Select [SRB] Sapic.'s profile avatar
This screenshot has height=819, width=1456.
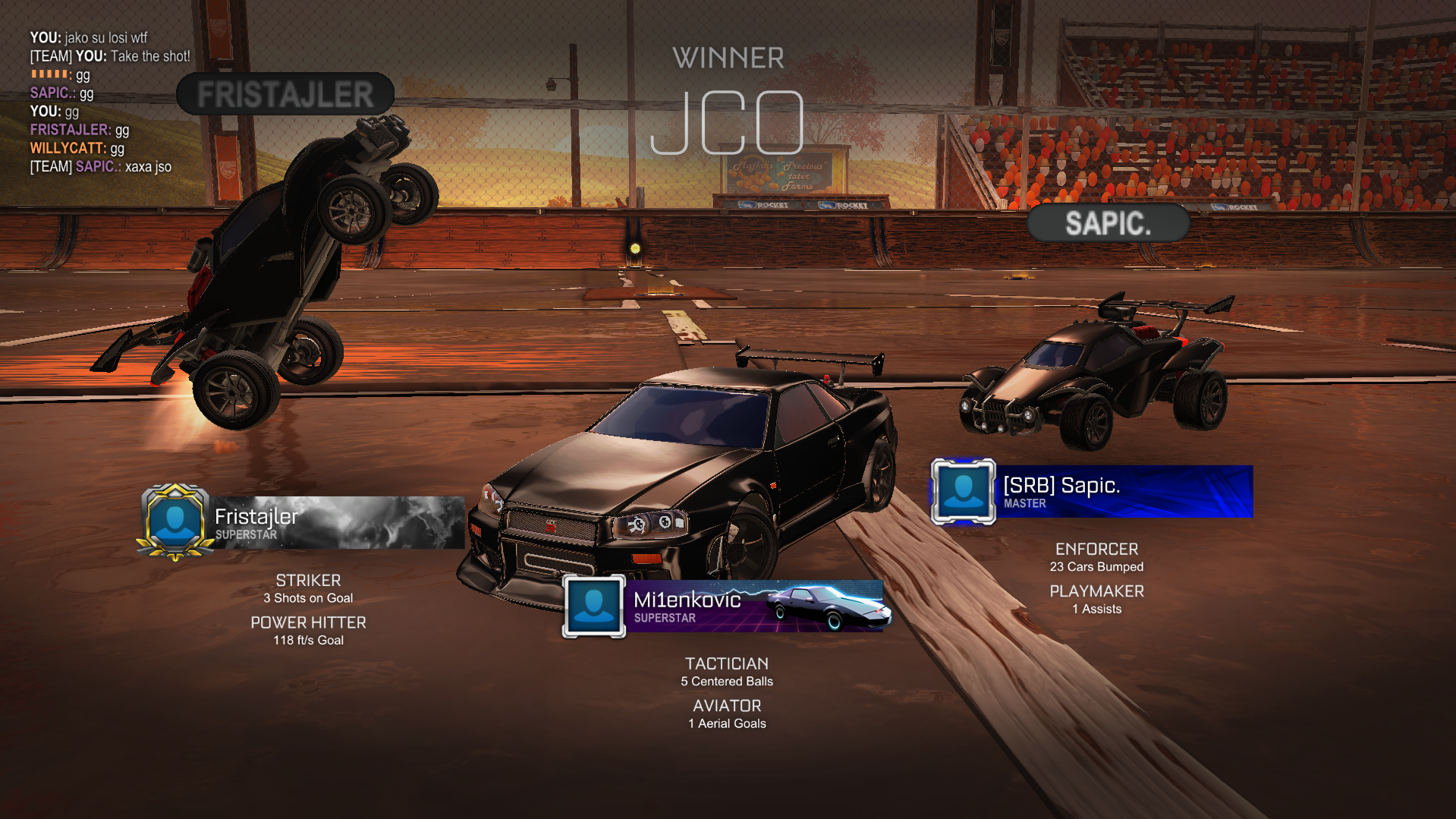tap(964, 491)
